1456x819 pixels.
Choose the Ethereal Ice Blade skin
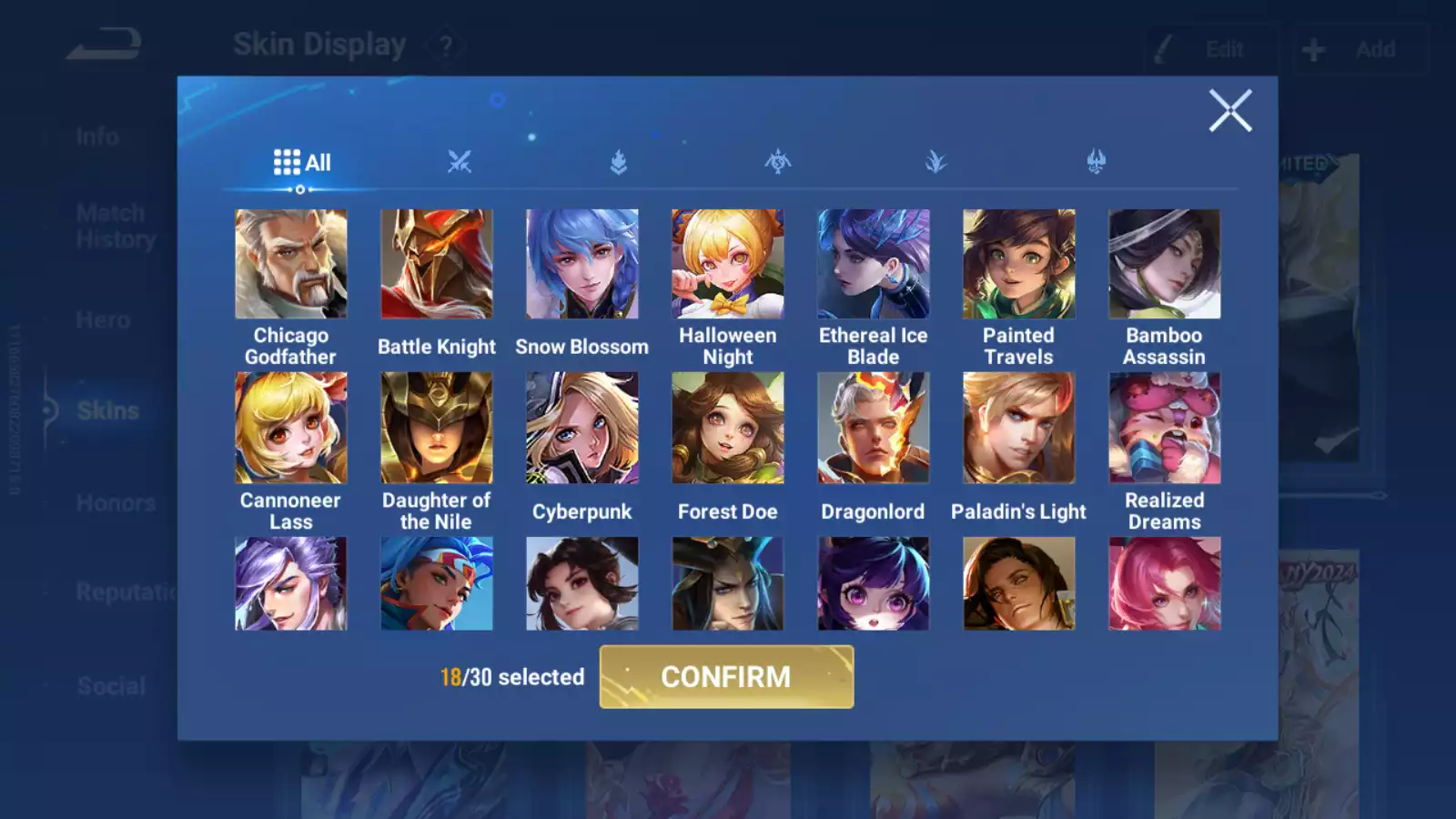click(x=874, y=264)
